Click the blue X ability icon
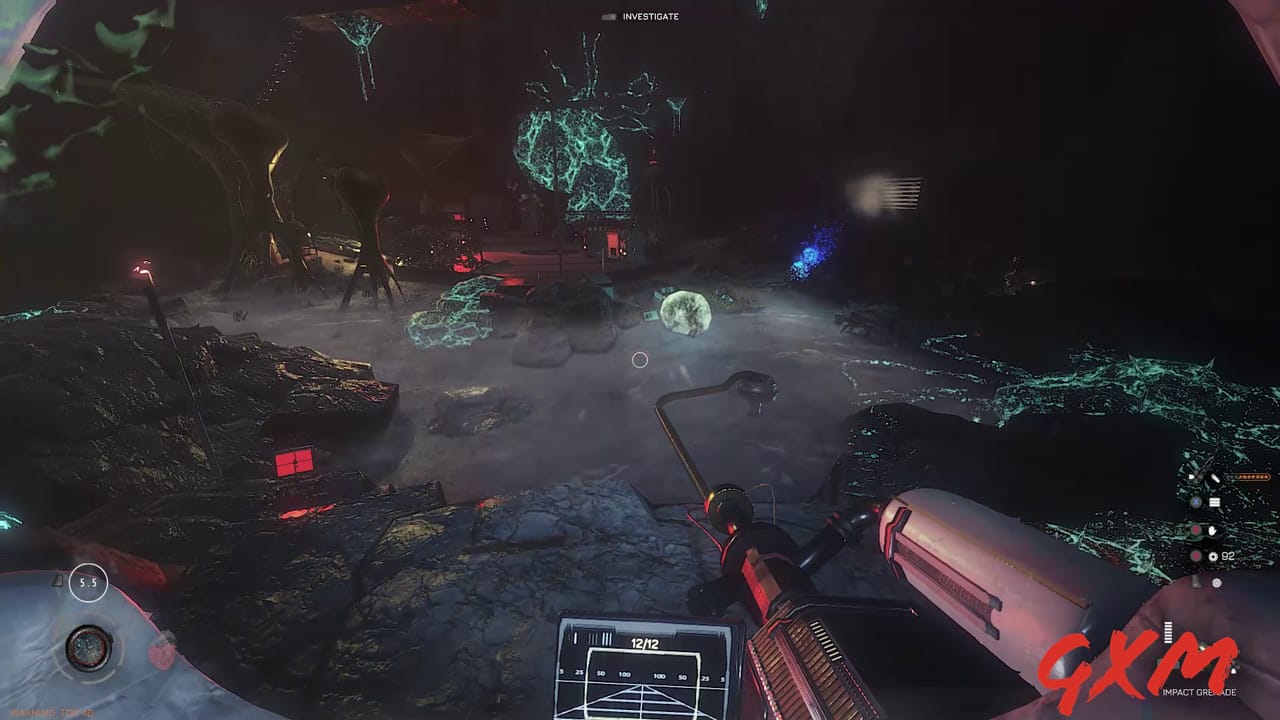This screenshot has width=1280, height=720. coord(1197,502)
